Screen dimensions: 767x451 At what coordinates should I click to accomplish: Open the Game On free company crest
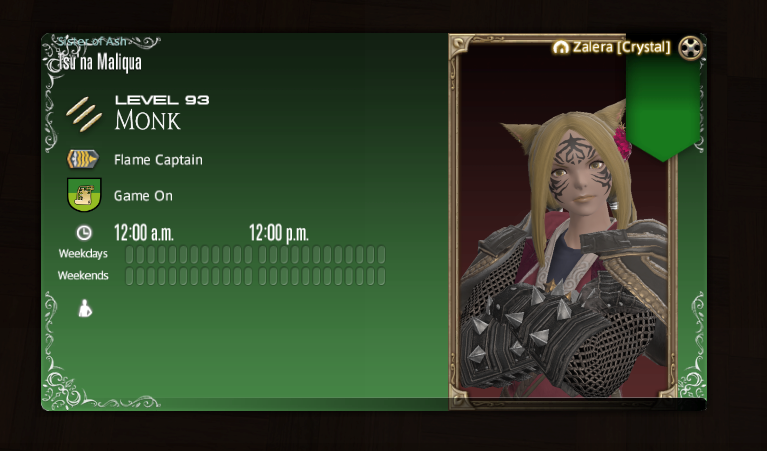(83, 195)
